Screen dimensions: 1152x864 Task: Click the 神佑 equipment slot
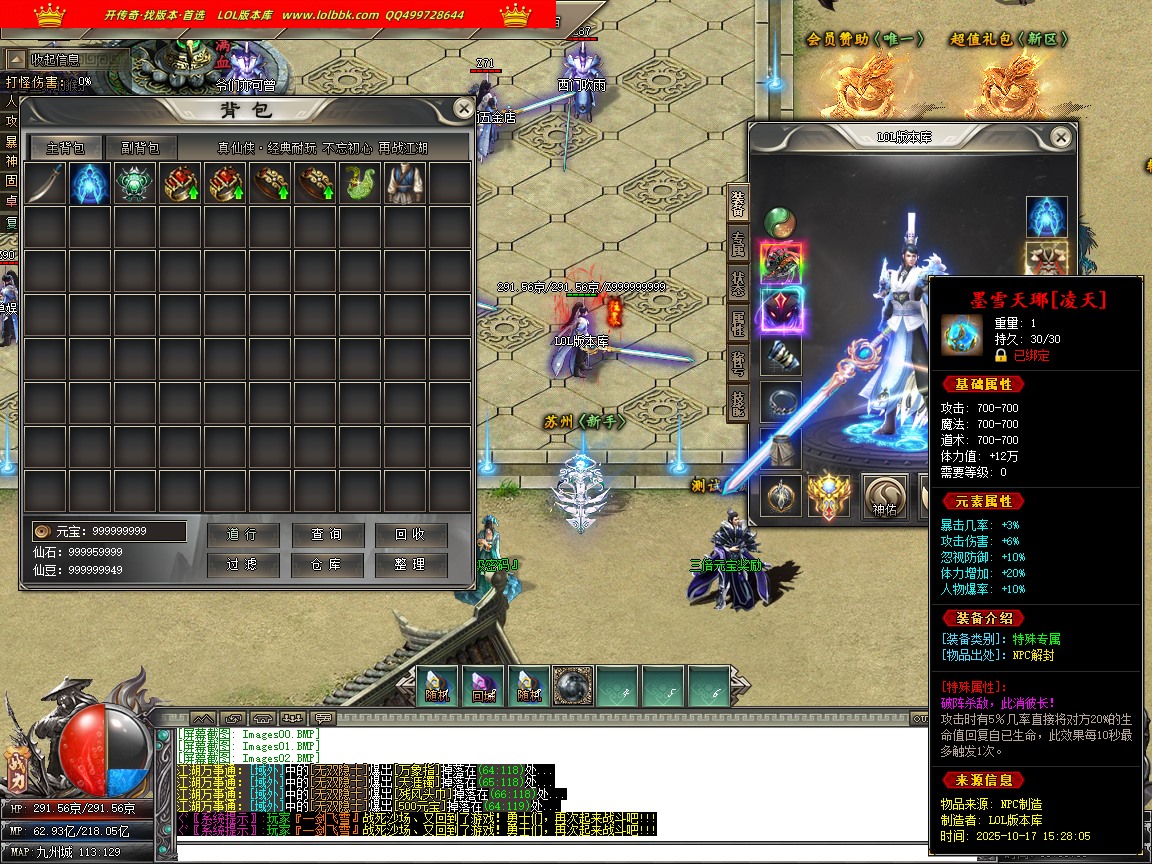click(884, 493)
